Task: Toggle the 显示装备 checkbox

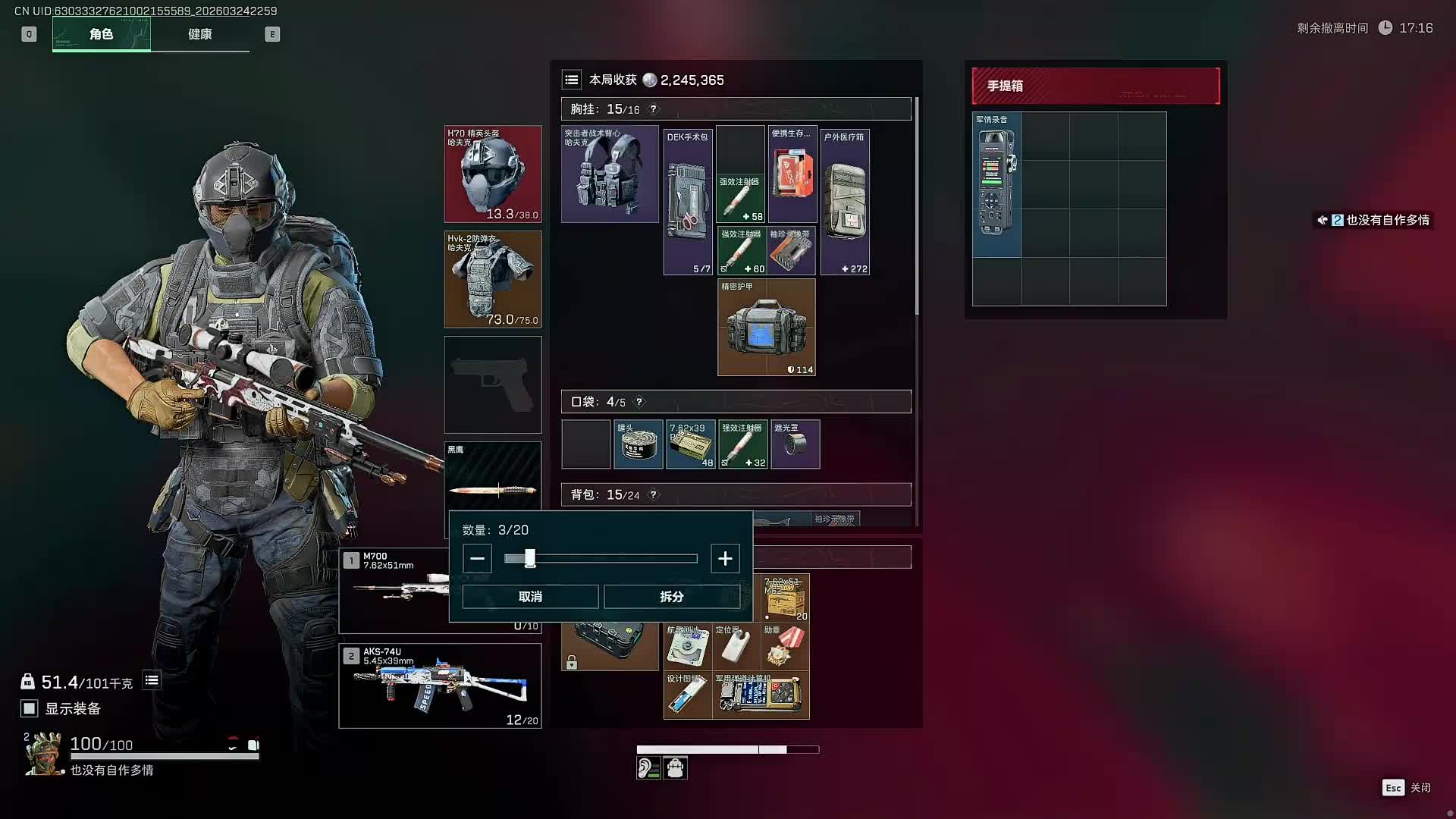Action: pos(29,708)
